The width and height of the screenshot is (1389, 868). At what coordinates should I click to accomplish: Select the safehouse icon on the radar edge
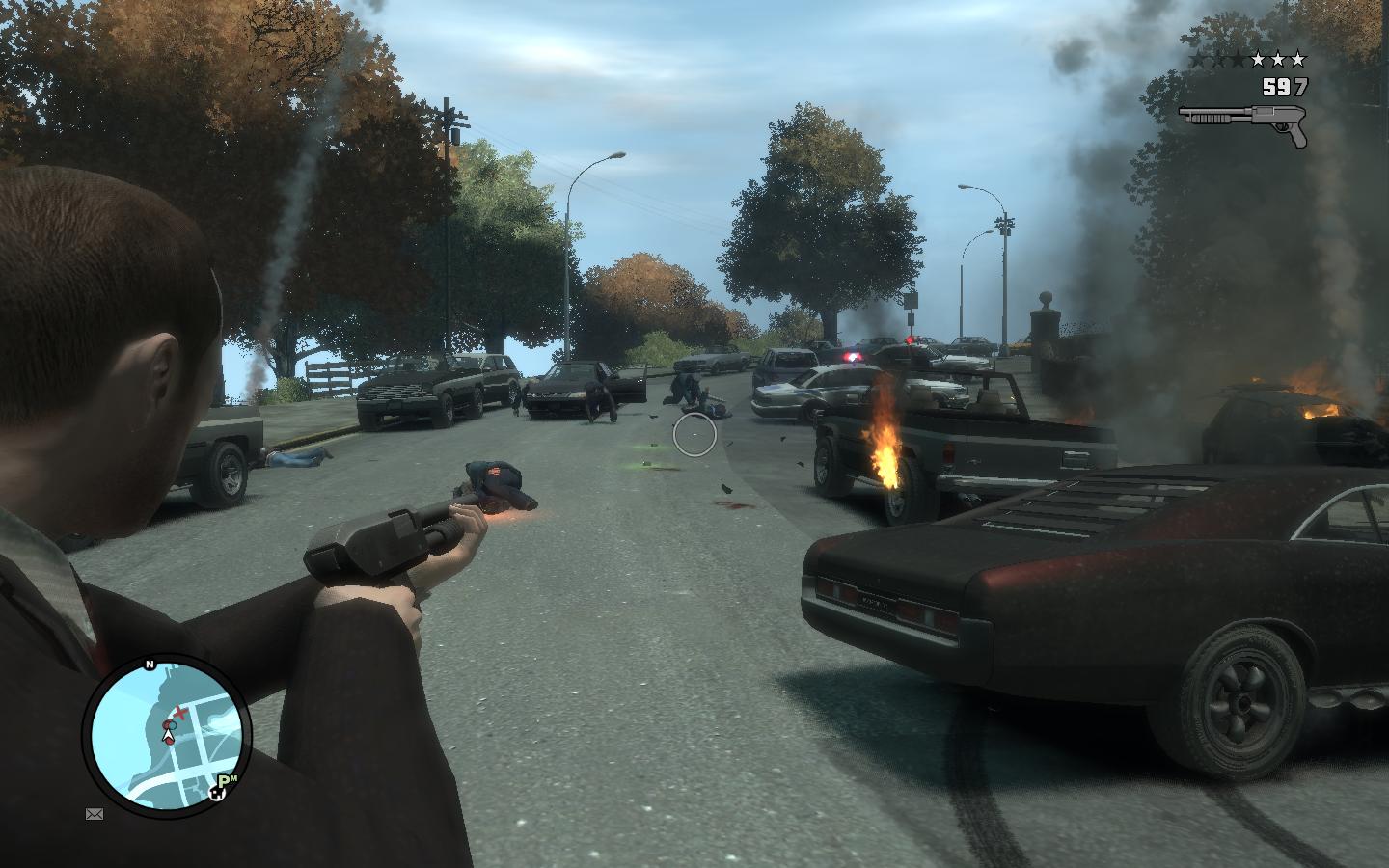click(218, 796)
